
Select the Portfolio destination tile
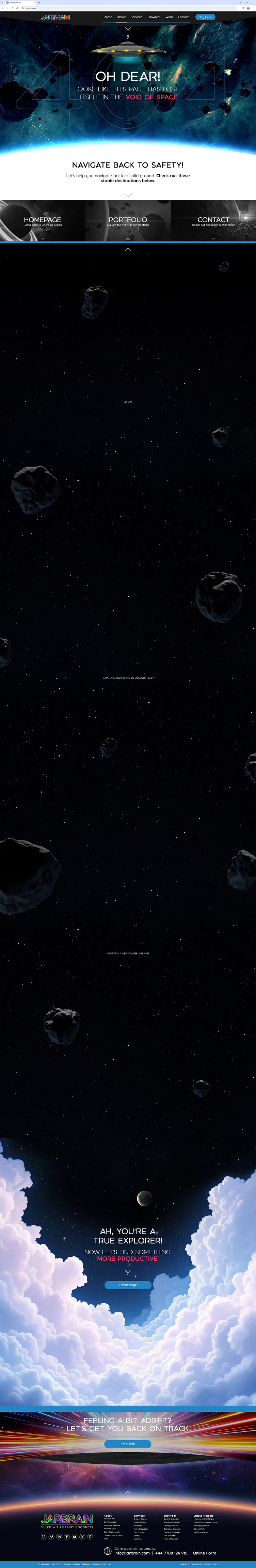(x=128, y=220)
